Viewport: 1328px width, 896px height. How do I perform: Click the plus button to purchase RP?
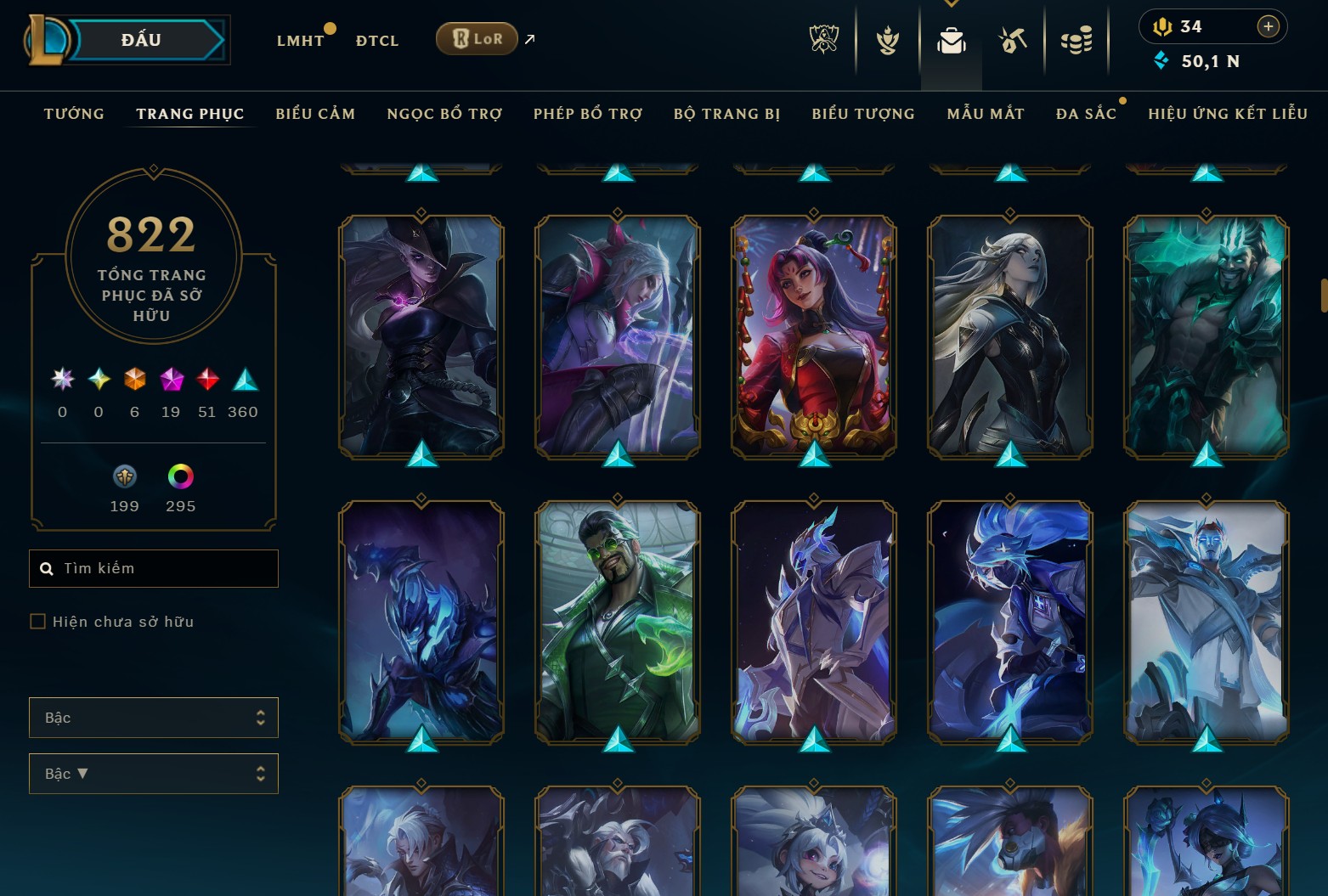coord(1269,26)
